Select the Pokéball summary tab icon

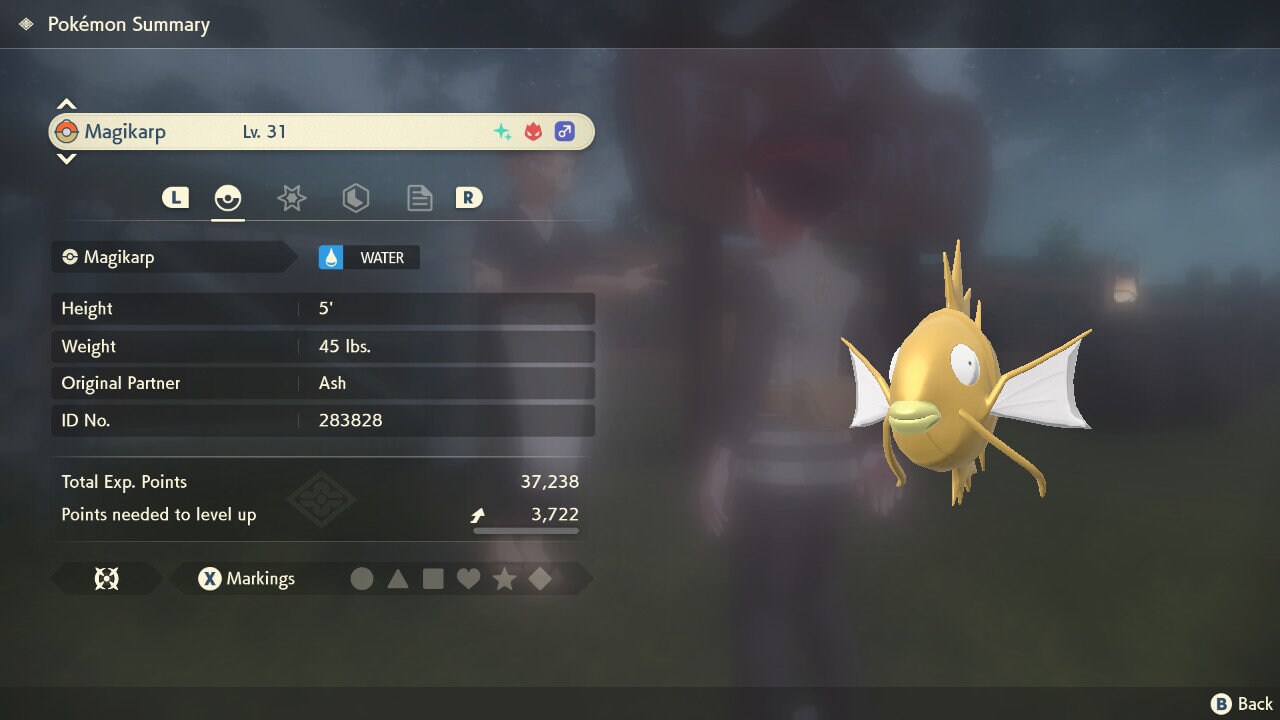(x=228, y=197)
